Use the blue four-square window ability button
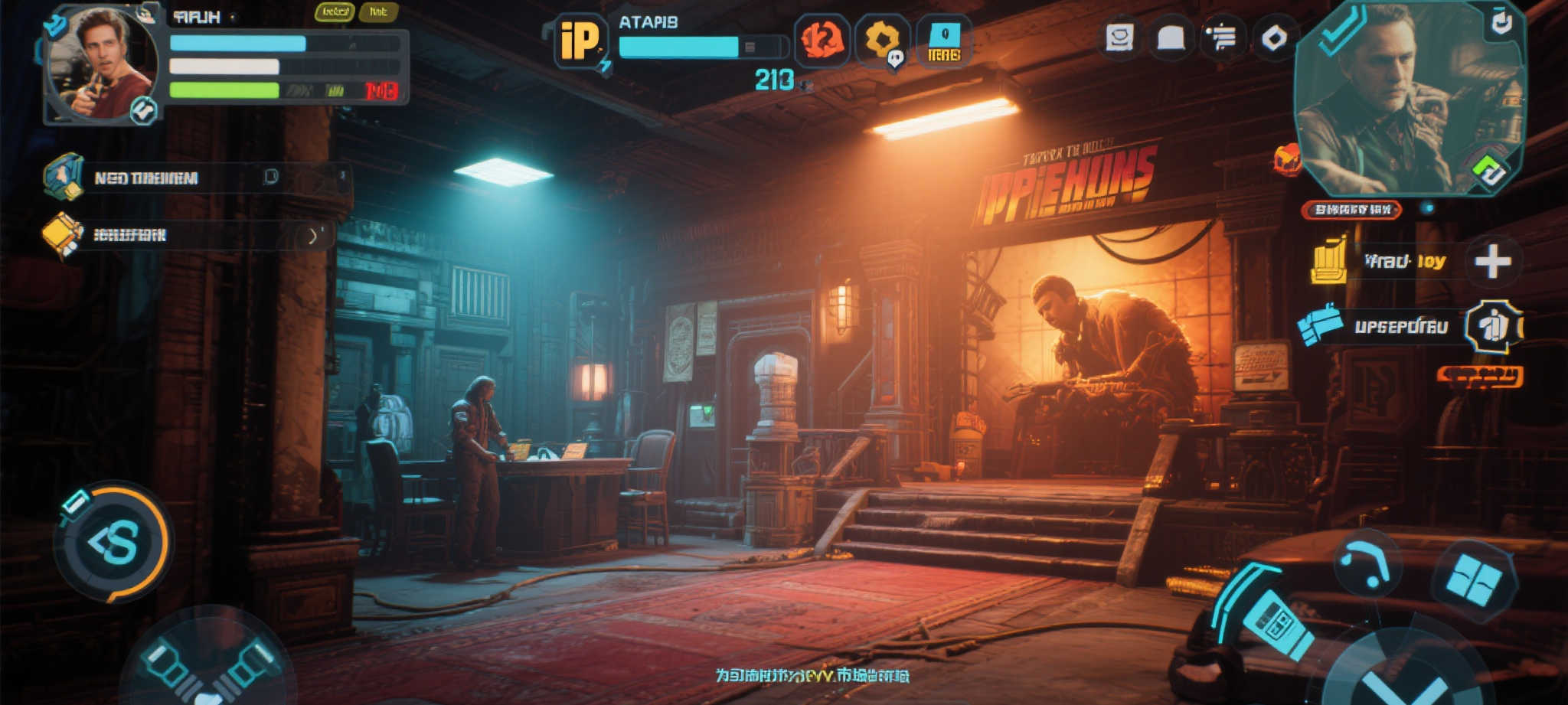This screenshot has height=705, width=1568. 1474,579
